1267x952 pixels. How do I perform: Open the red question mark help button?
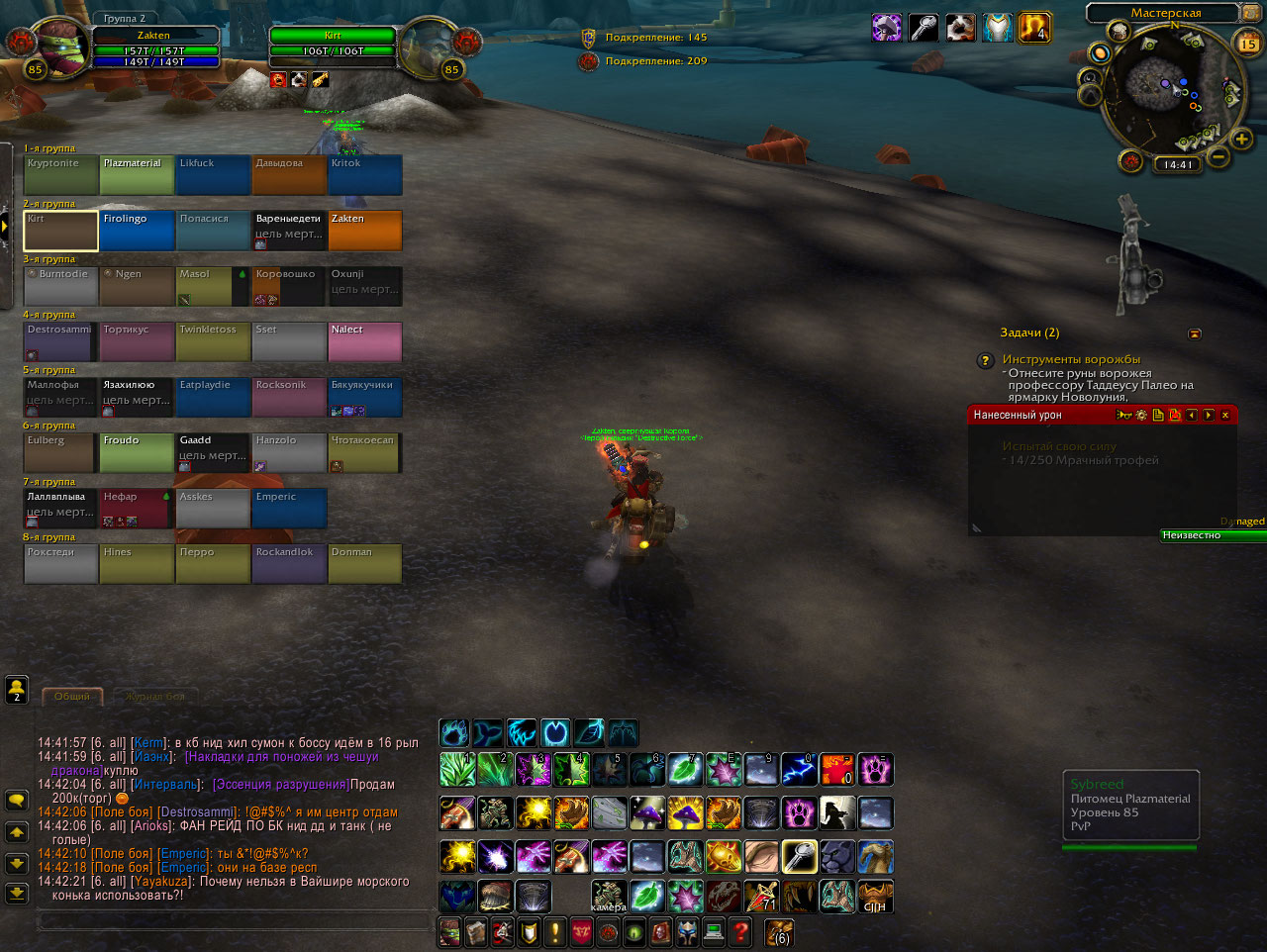[739, 931]
